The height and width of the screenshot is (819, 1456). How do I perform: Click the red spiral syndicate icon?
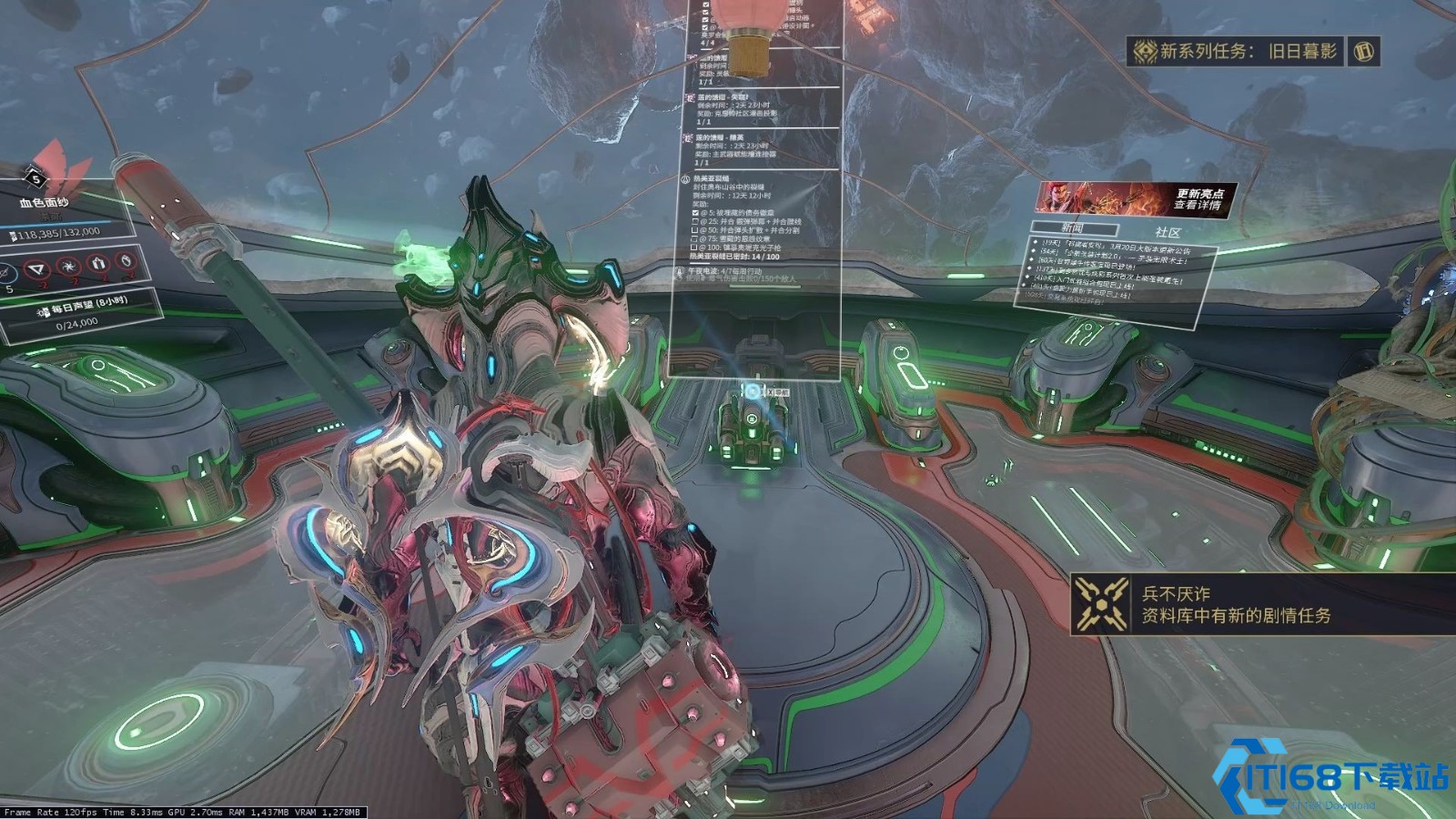(x=68, y=266)
